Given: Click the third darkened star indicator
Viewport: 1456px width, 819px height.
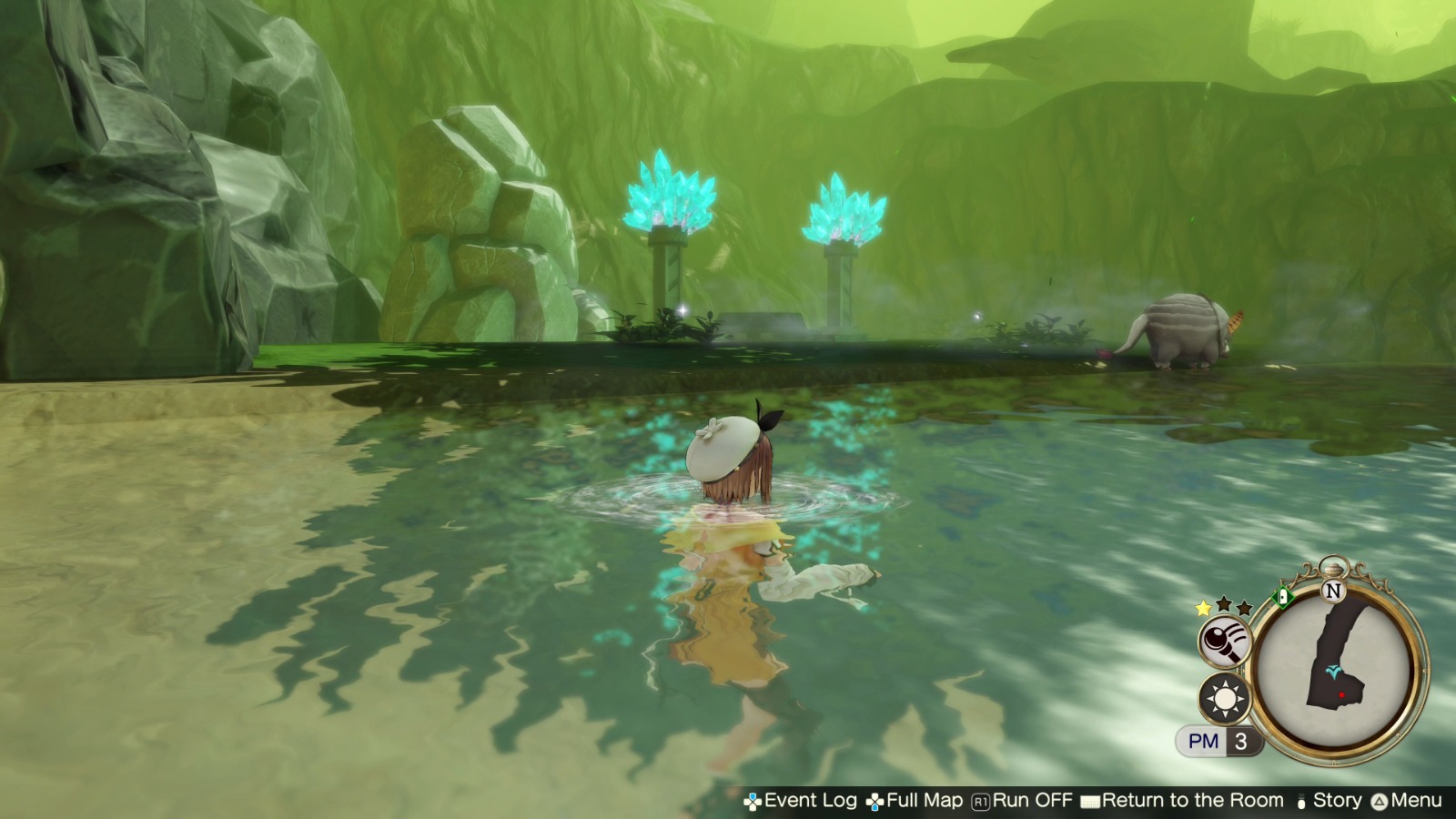Looking at the screenshot, I should [1242, 607].
